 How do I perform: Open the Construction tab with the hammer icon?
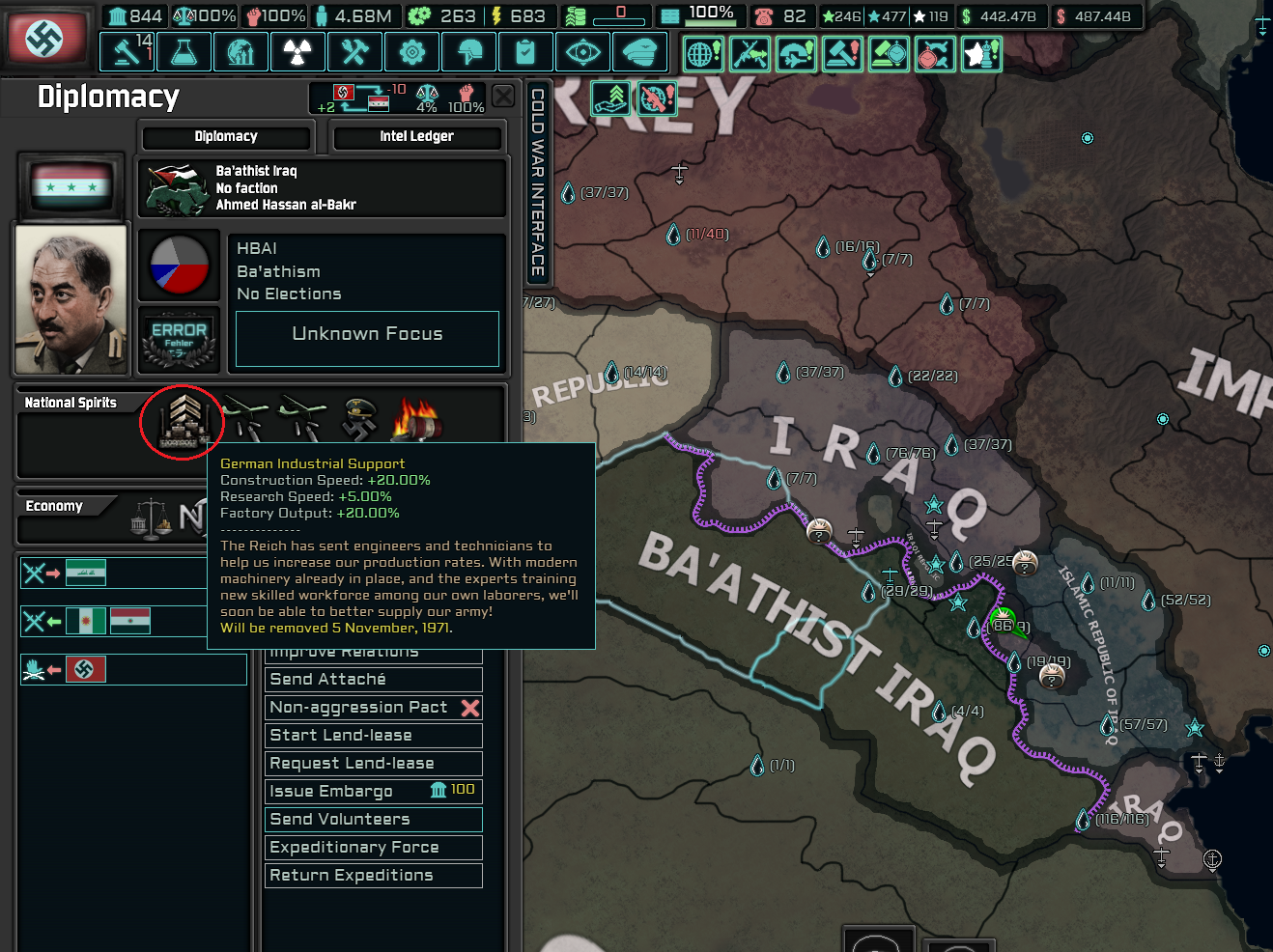click(x=127, y=52)
